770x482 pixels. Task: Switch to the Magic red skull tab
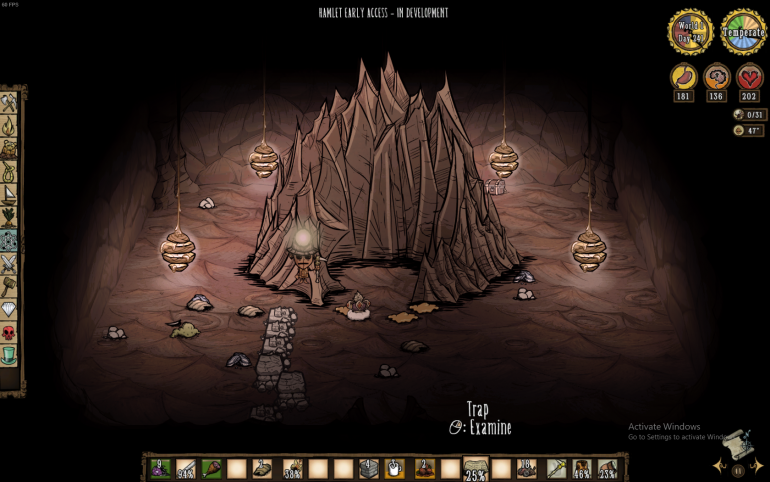point(9,333)
